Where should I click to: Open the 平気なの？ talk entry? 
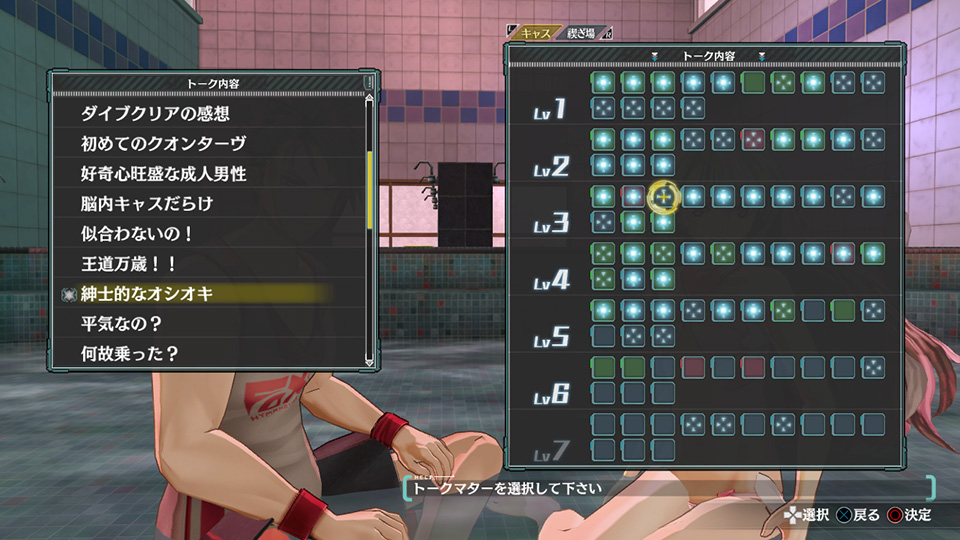click(121, 324)
